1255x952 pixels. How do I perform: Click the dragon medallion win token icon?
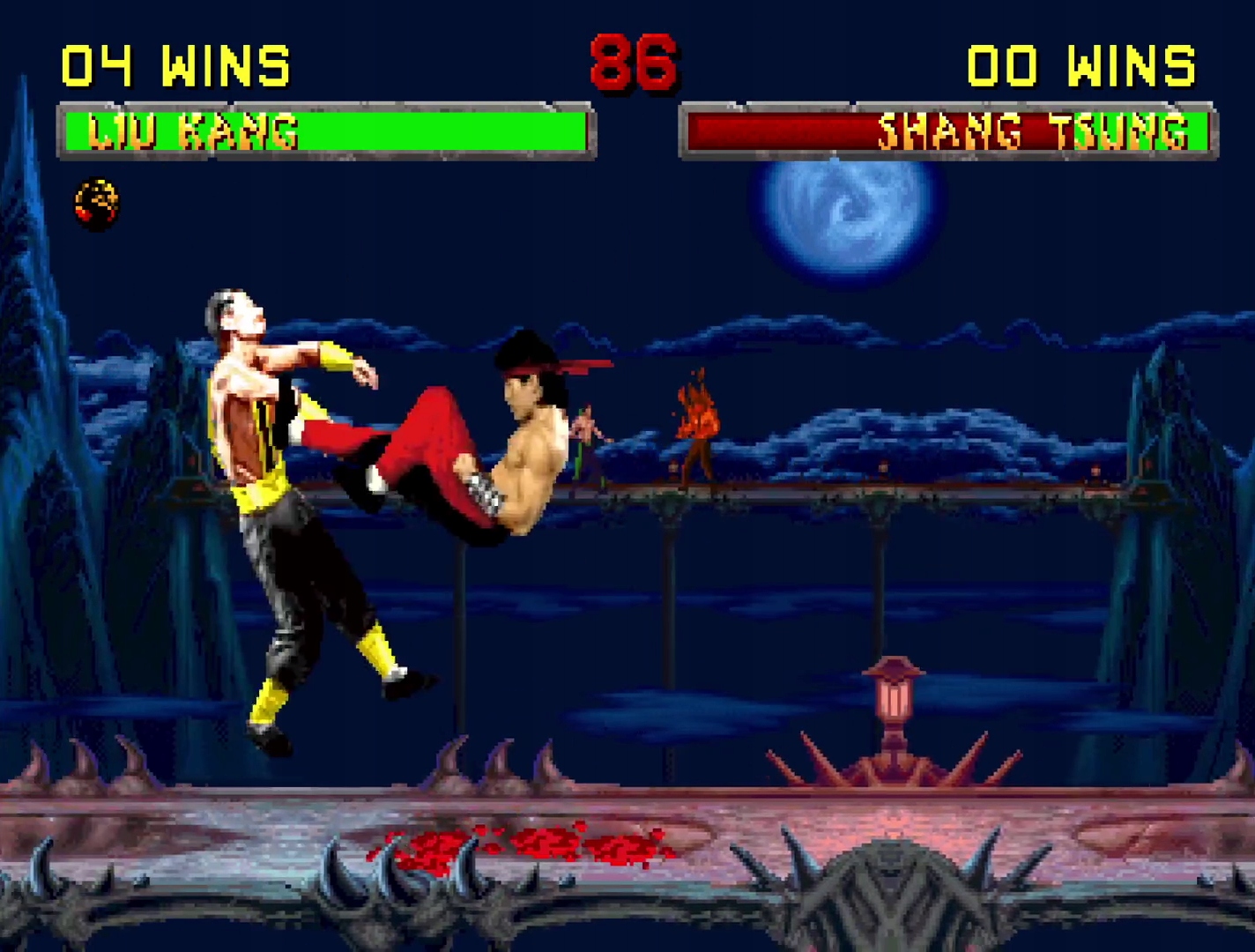point(97,201)
